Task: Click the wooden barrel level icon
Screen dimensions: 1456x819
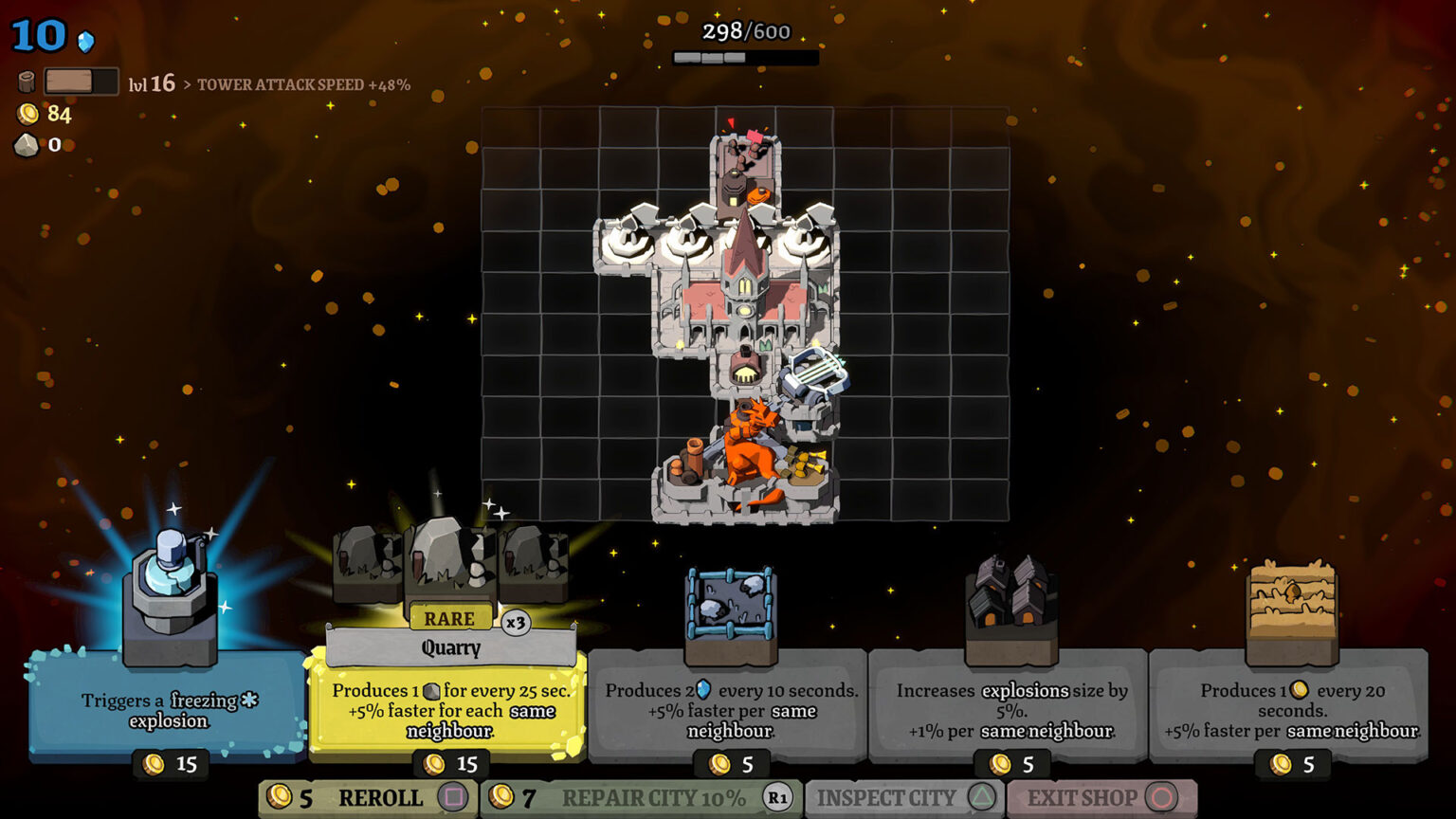Action: click(27, 81)
